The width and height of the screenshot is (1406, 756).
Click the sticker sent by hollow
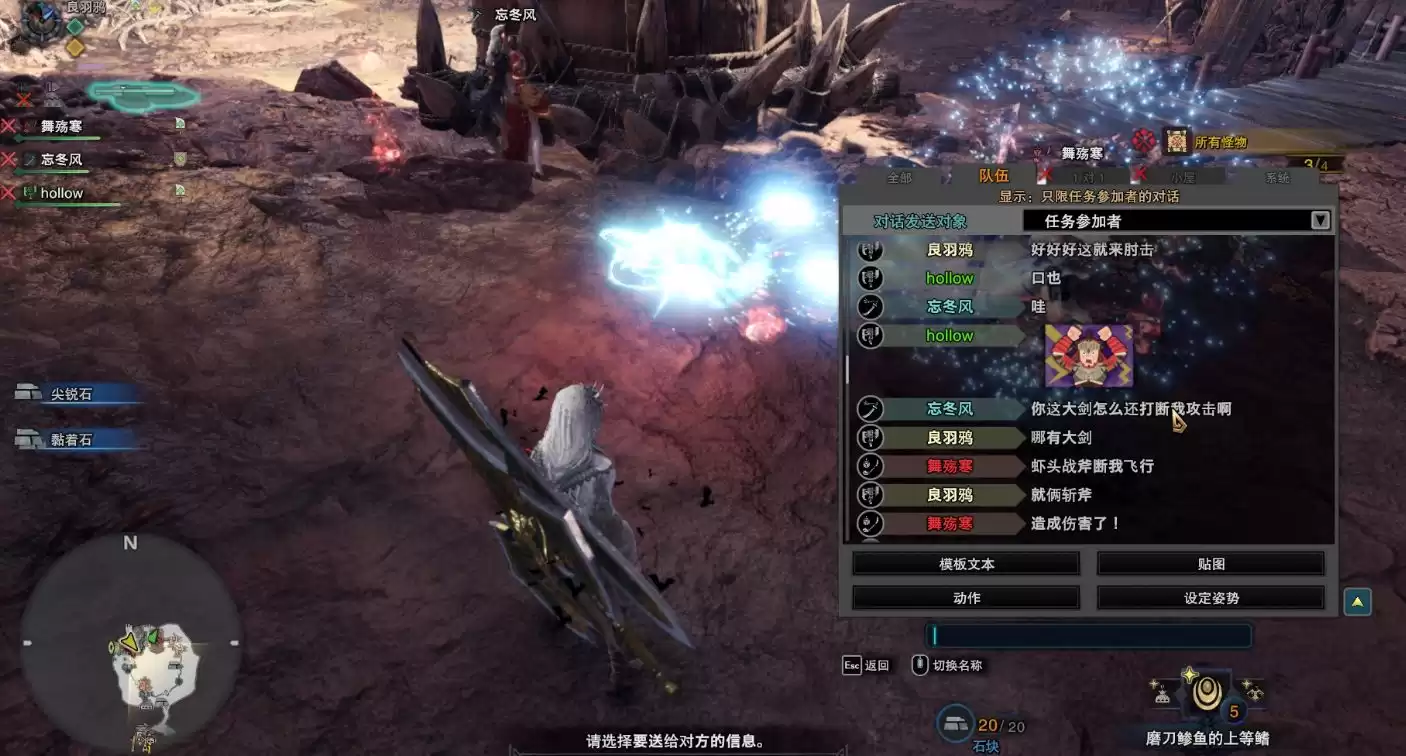click(1088, 355)
